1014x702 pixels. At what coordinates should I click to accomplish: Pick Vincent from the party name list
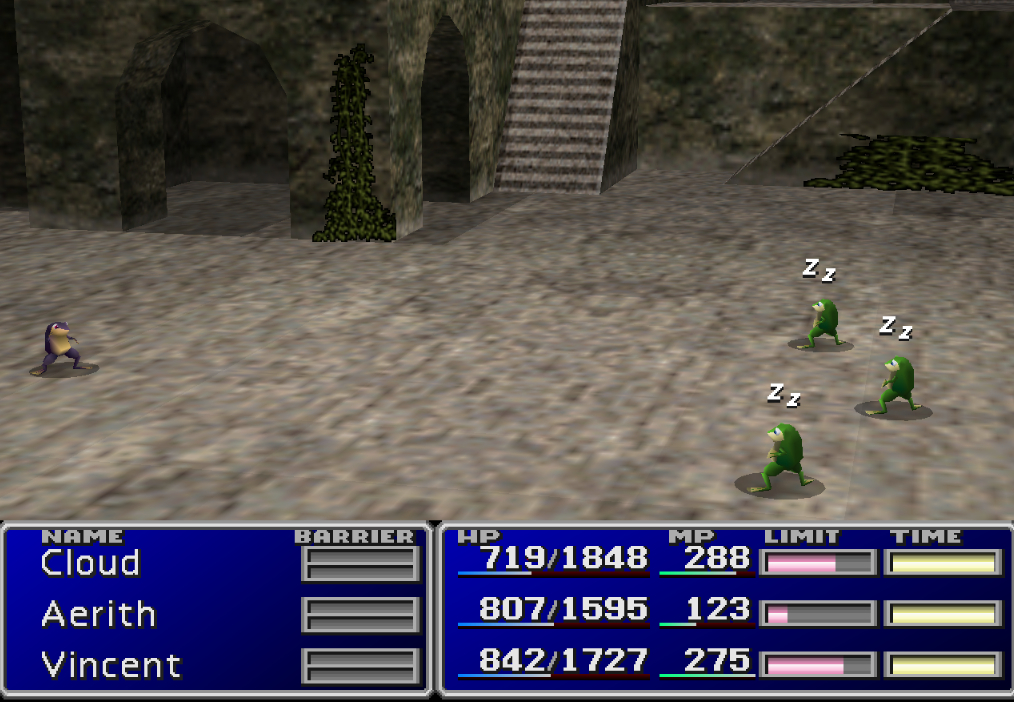coord(110,665)
